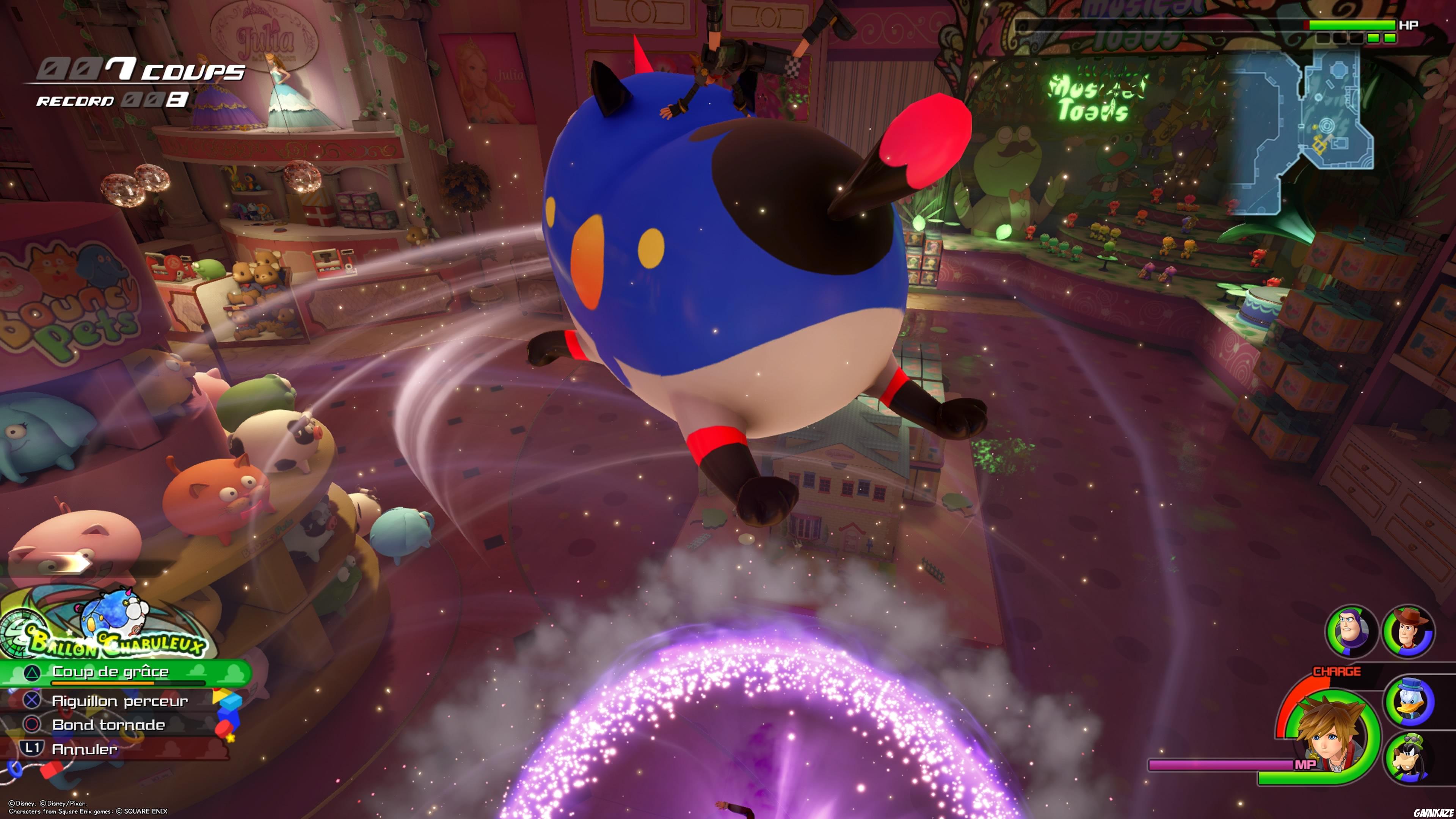Image resolution: width=1456 pixels, height=819 pixels.
Task: Choose Aiguillon perceur from the command menu
Action: coord(121,701)
